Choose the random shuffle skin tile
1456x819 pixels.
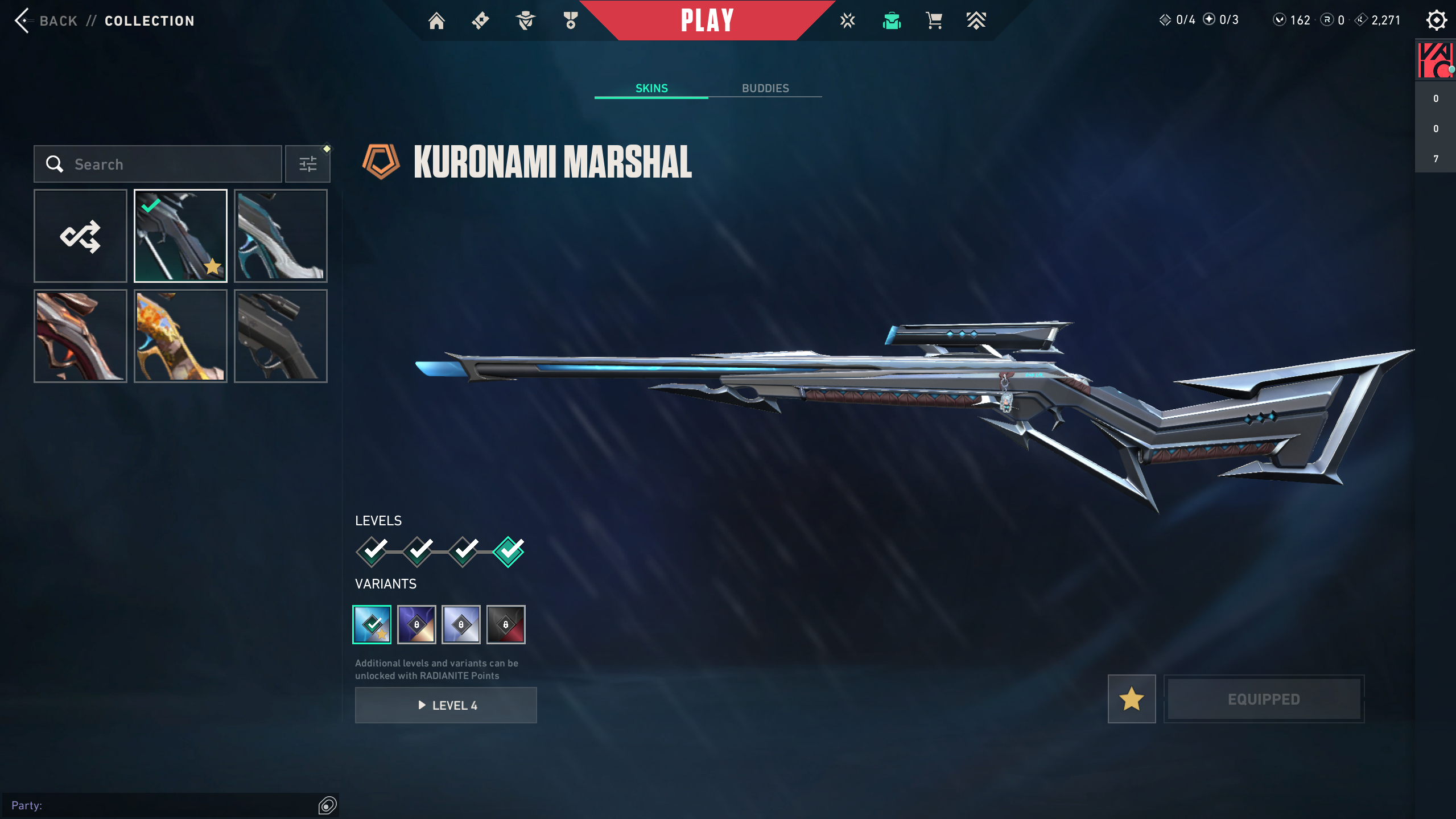(80, 236)
